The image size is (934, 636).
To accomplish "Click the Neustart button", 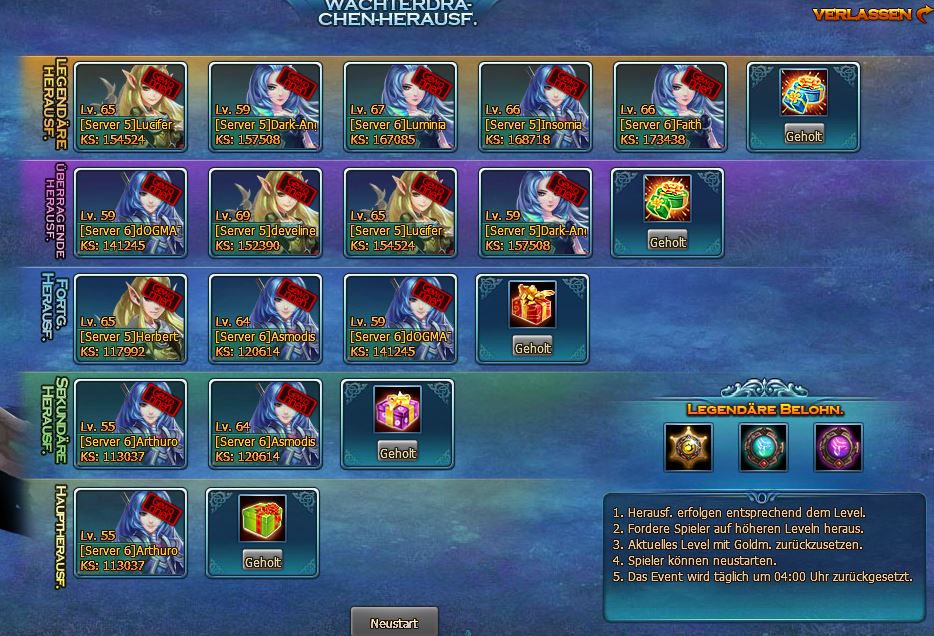I will tap(395, 622).
